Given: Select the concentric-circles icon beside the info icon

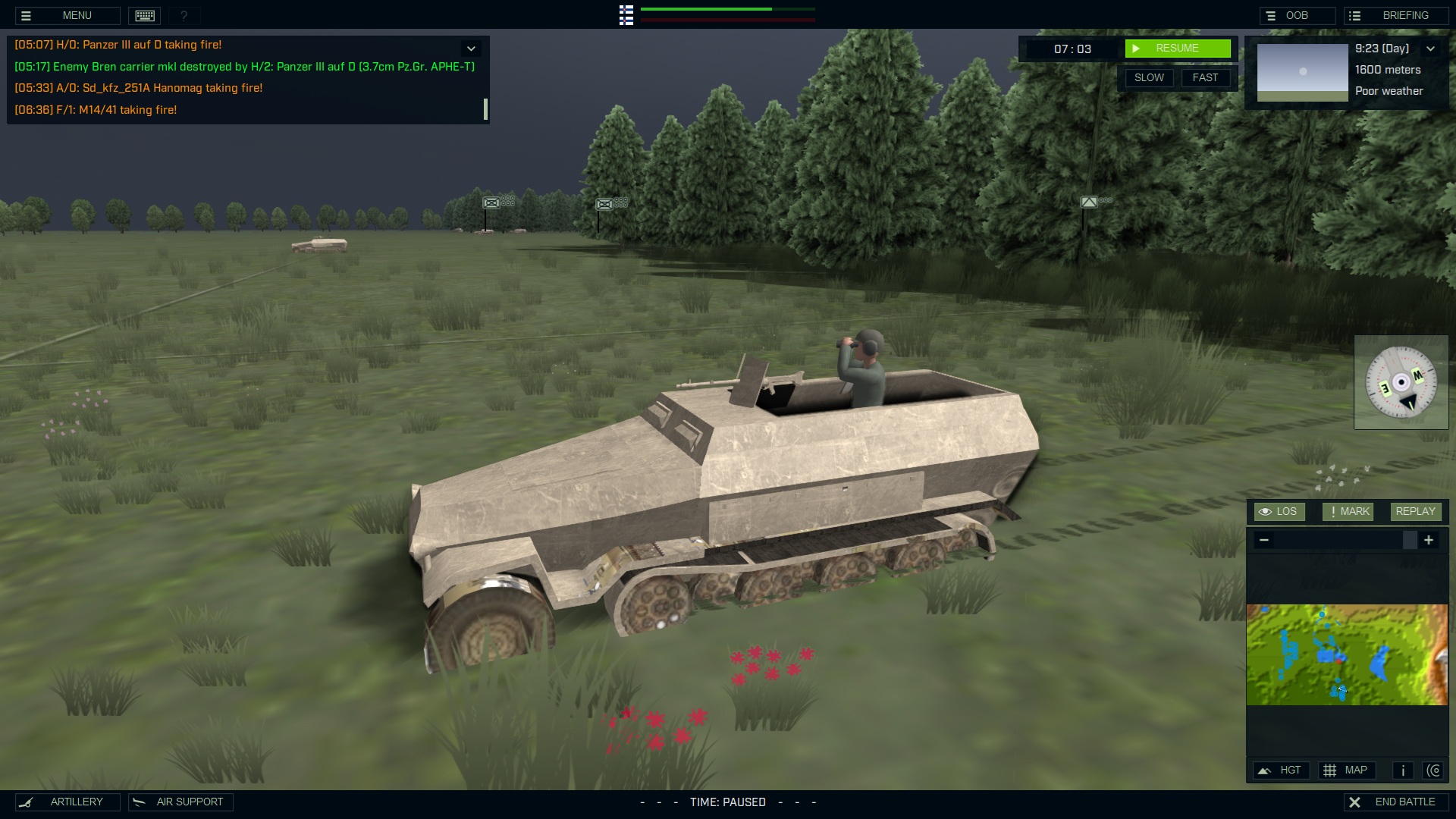Looking at the screenshot, I should coord(1435,770).
